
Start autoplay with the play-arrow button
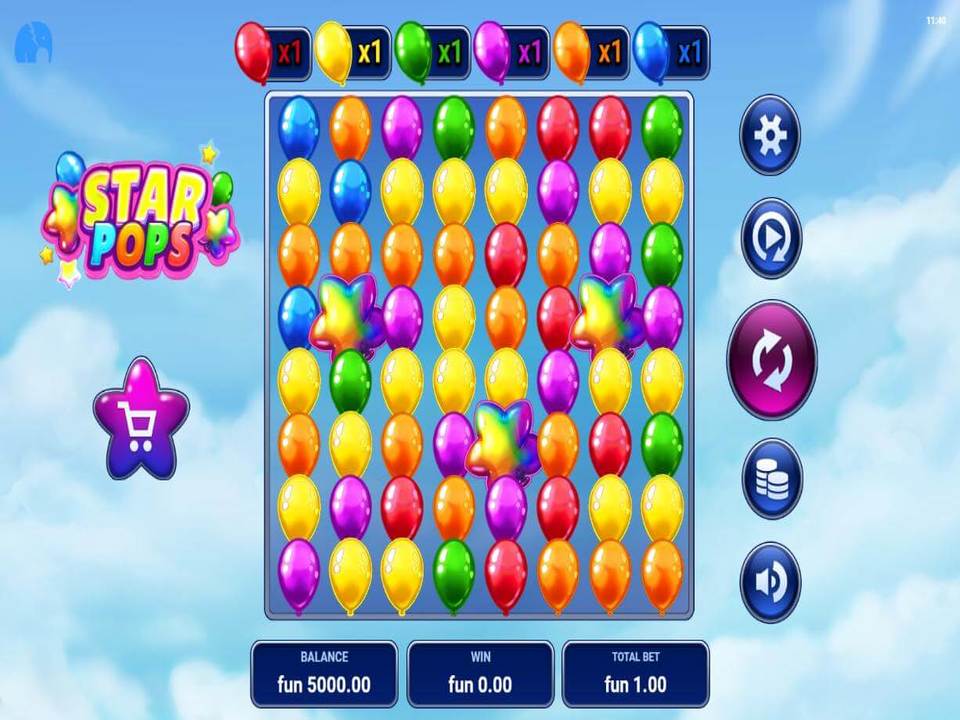click(770, 238)
